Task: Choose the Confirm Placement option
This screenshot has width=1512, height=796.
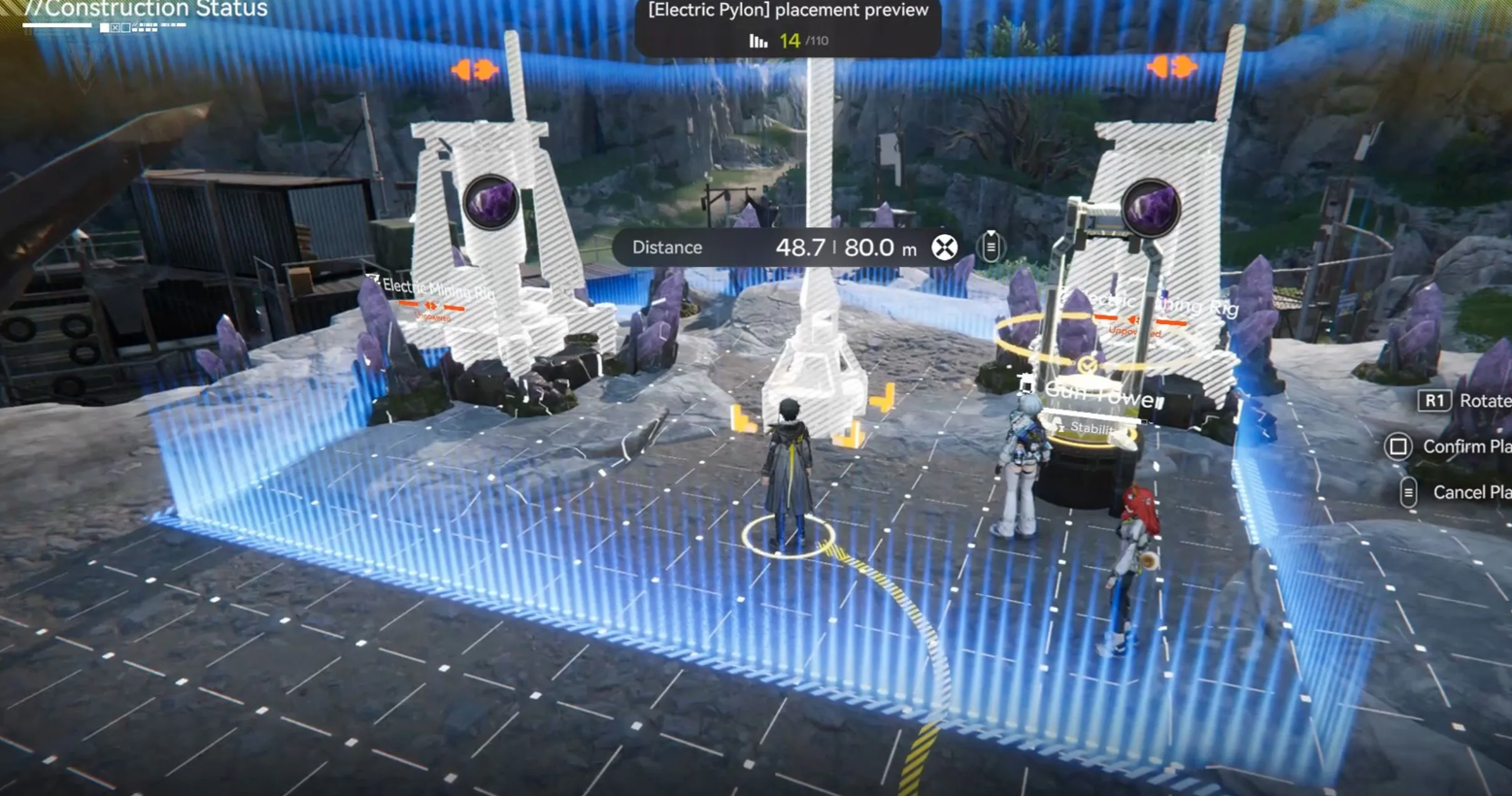Action: (x=1447, y=447)
